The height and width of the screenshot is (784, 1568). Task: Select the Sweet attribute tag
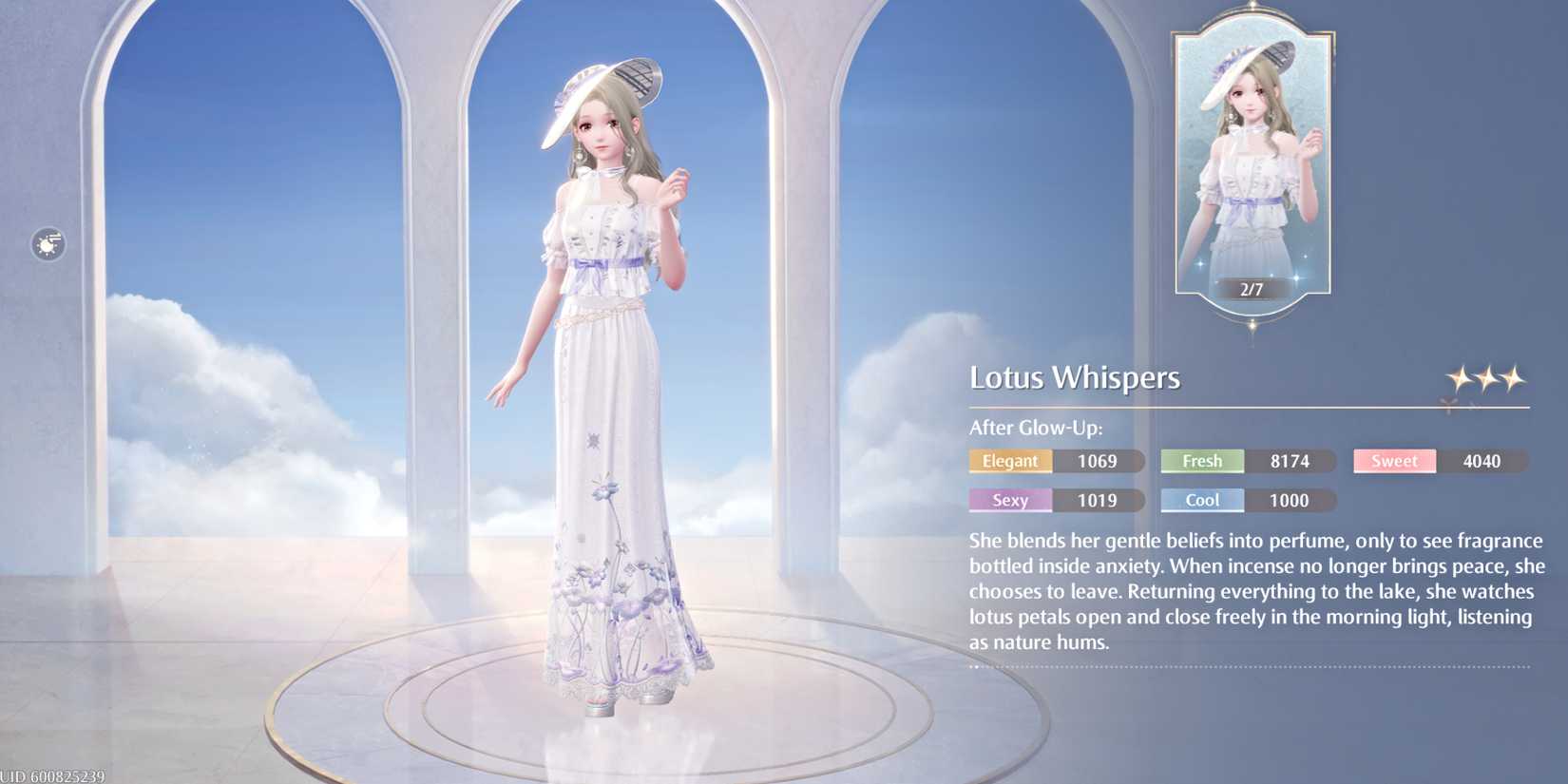[1393, 461]
